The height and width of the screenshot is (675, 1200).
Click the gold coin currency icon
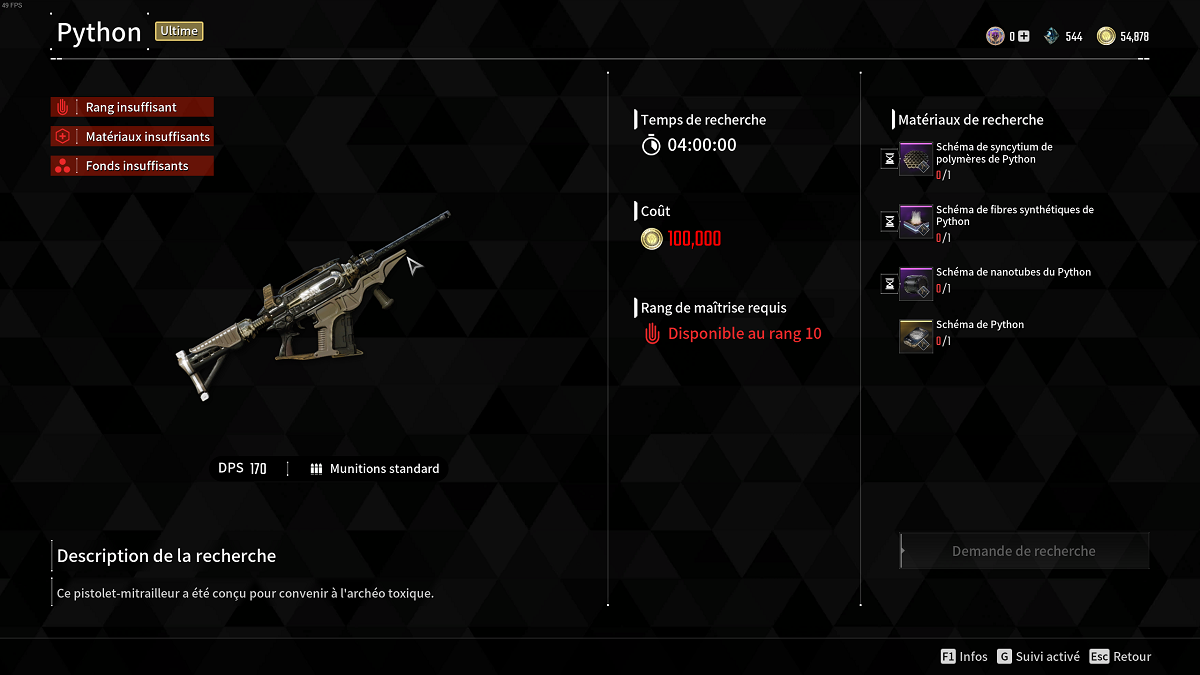(1105, 36)
